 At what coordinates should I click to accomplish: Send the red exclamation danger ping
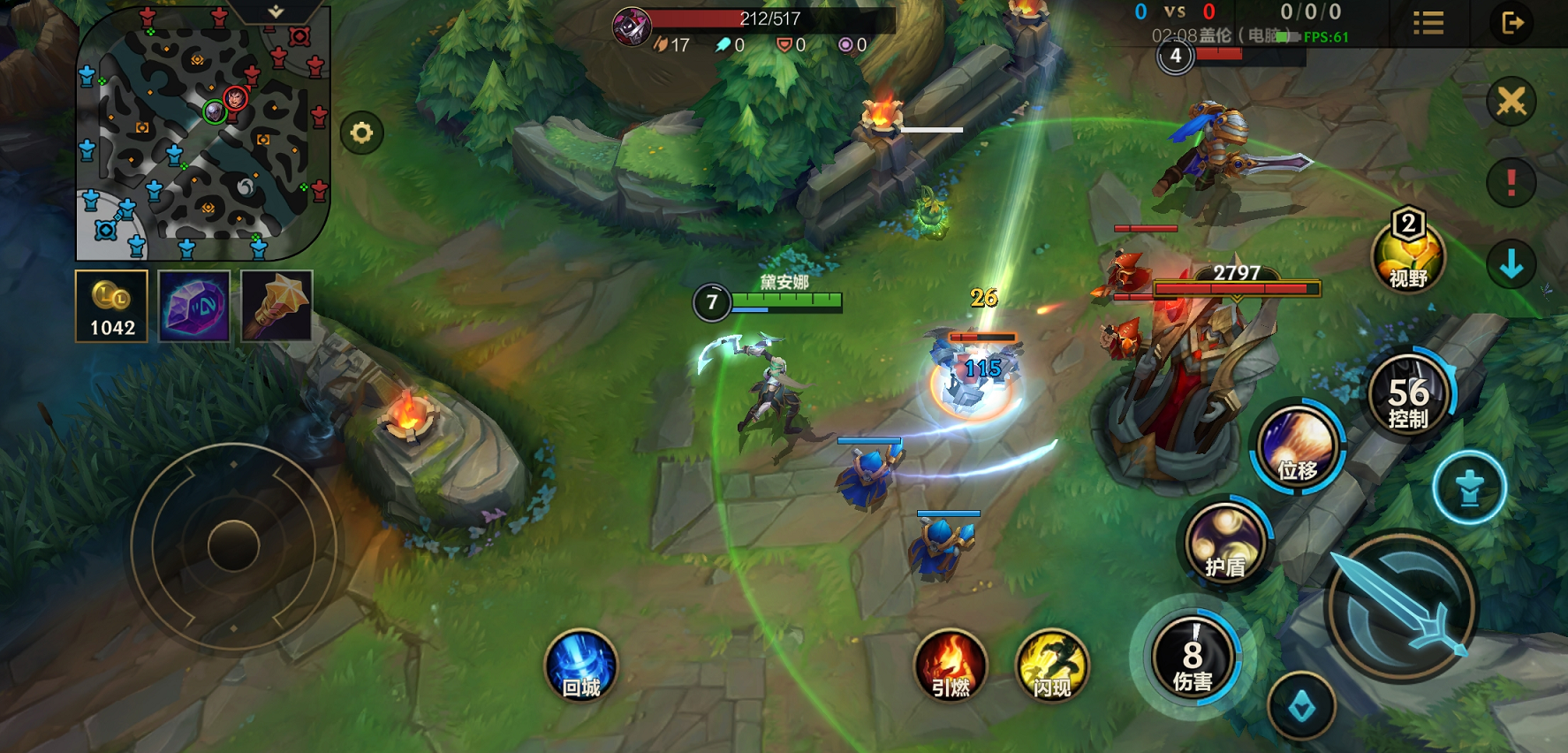(1511, 183)
